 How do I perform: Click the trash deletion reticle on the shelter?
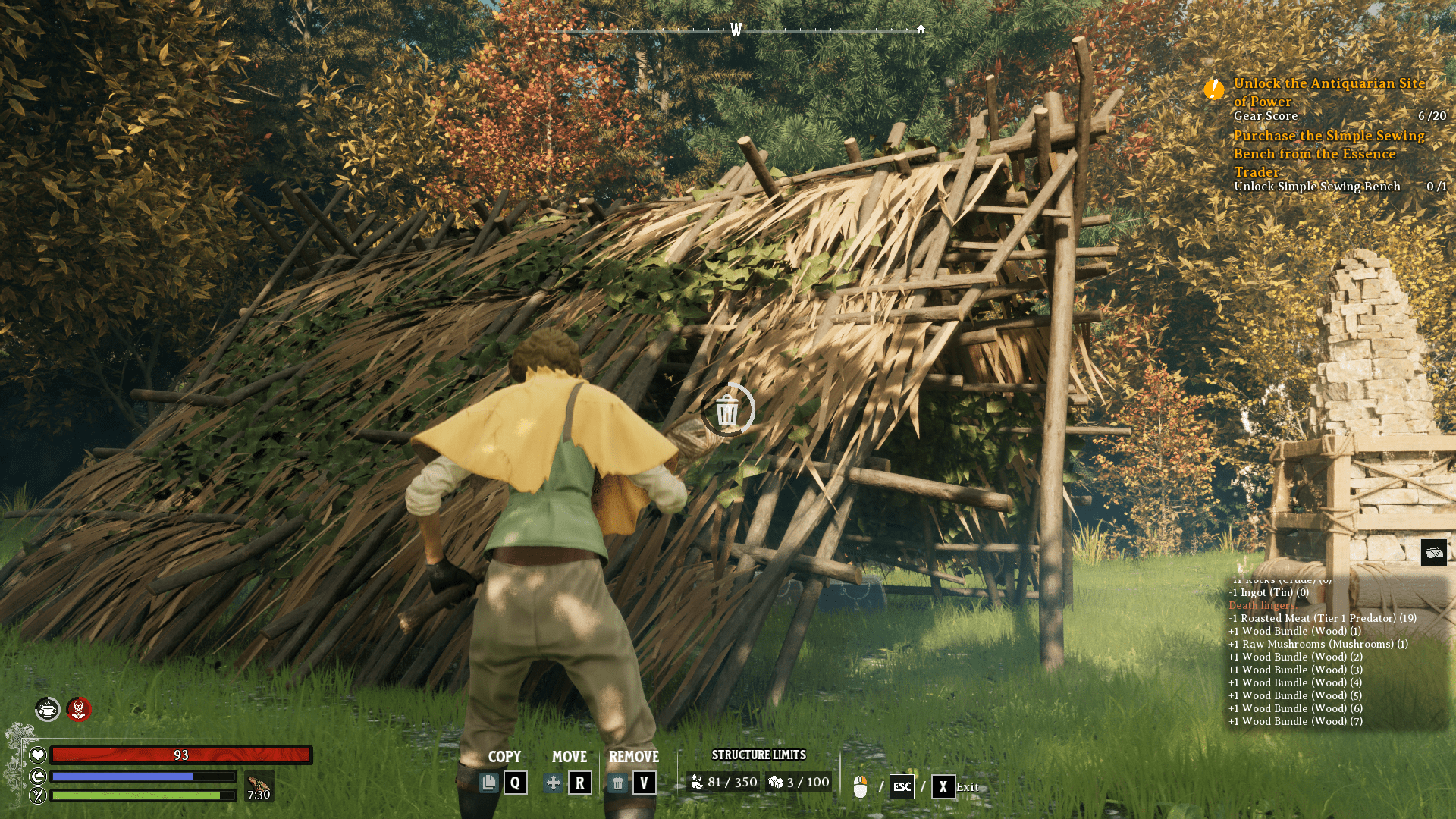[x=726, y=409]
